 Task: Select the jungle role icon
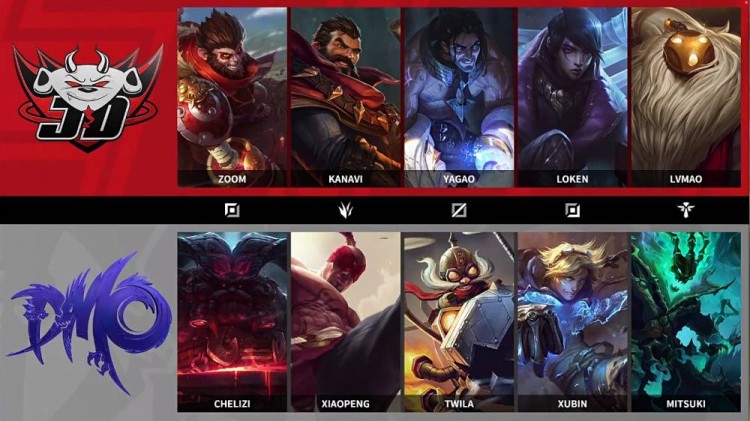(x=345, y=211)
